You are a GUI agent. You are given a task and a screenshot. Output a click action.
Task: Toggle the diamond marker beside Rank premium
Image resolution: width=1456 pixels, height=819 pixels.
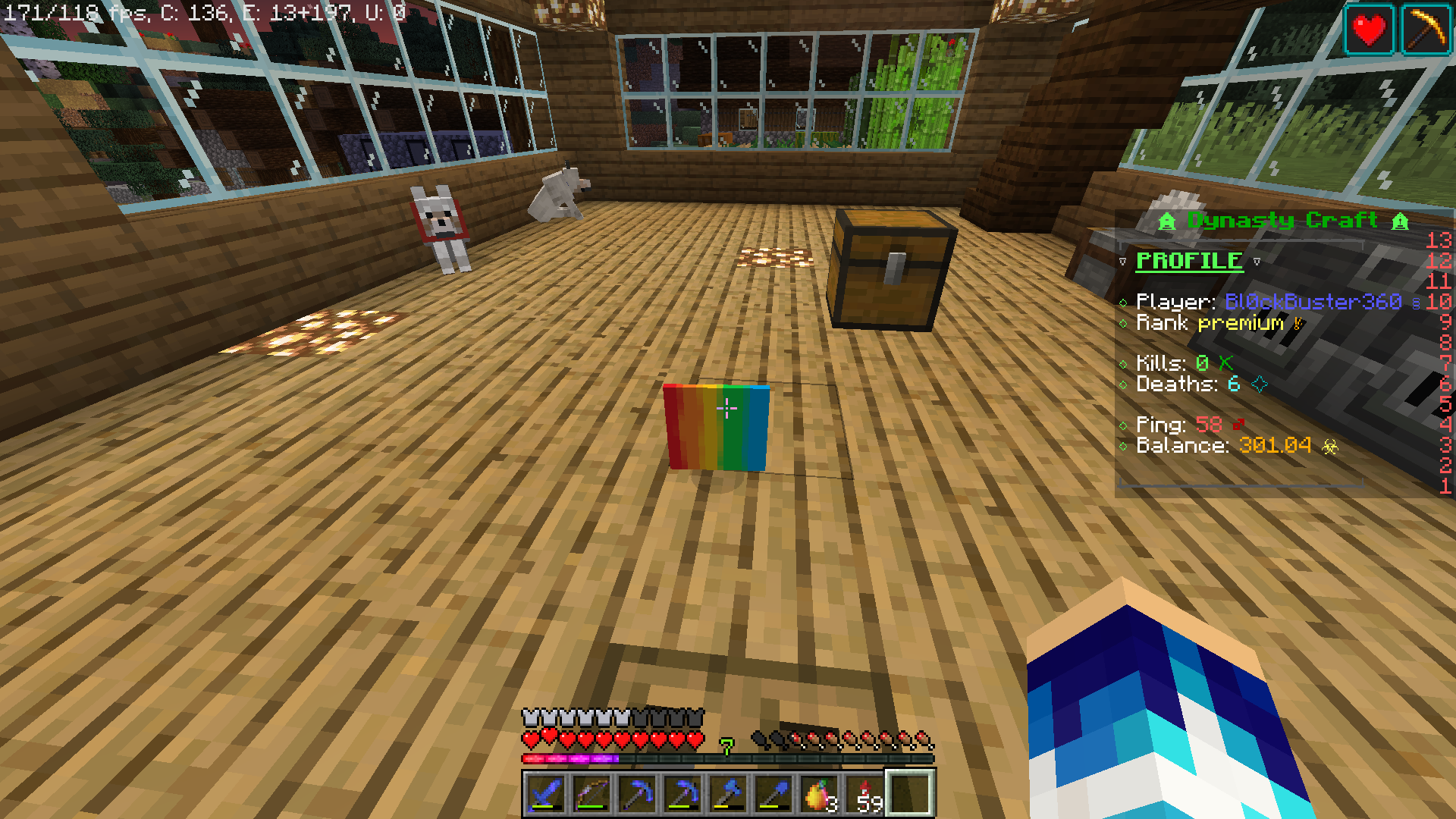1125,323
